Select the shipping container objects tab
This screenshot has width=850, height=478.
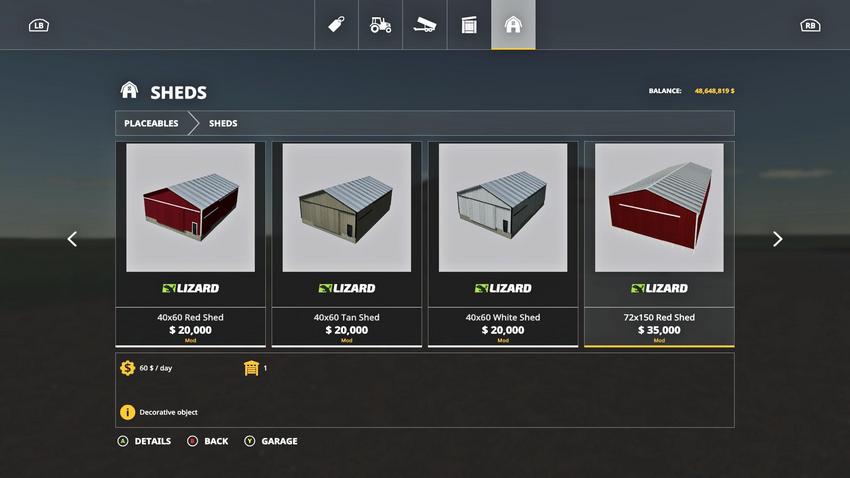click(469, 25)
